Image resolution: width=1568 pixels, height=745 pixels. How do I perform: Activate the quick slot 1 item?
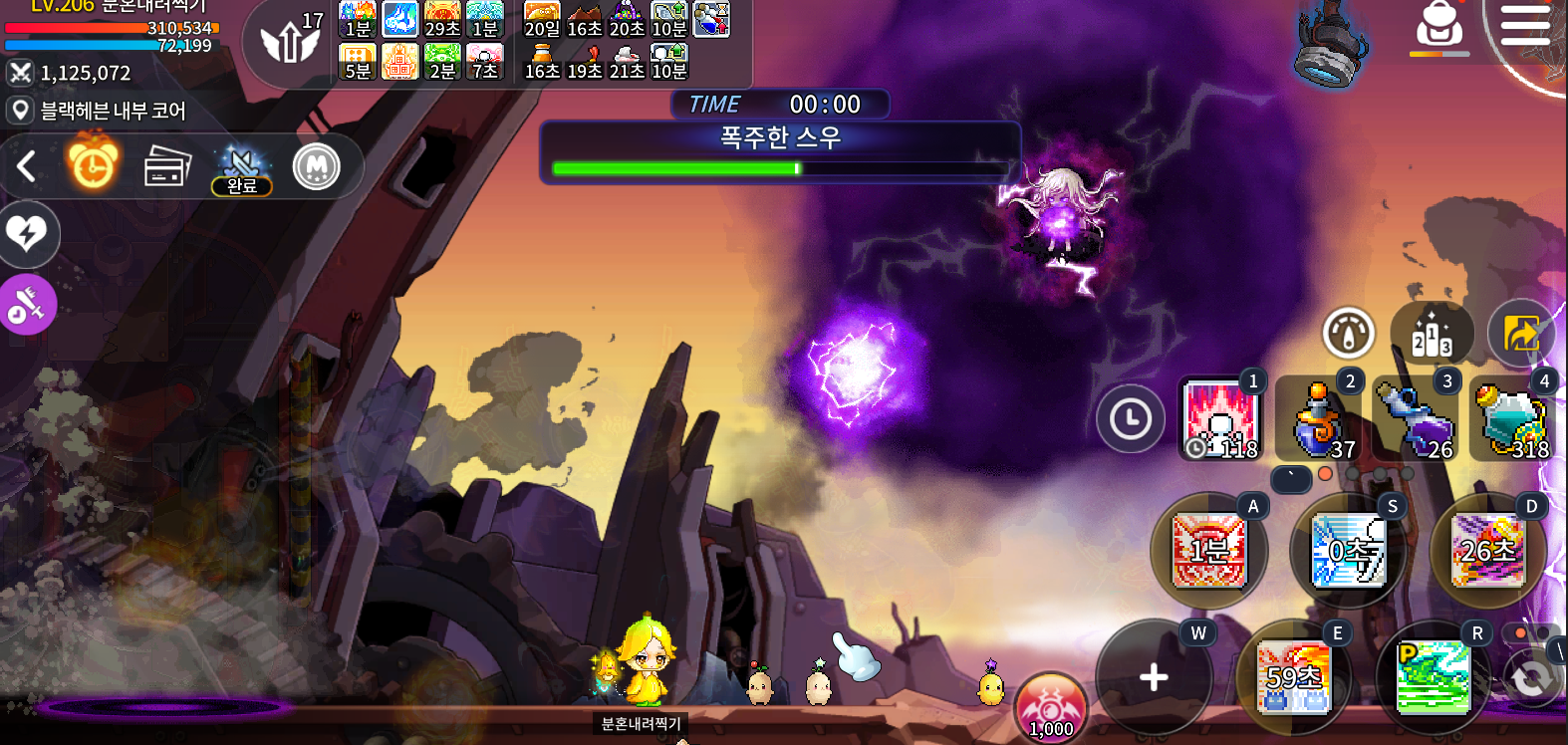click(x=1221, y=418)
